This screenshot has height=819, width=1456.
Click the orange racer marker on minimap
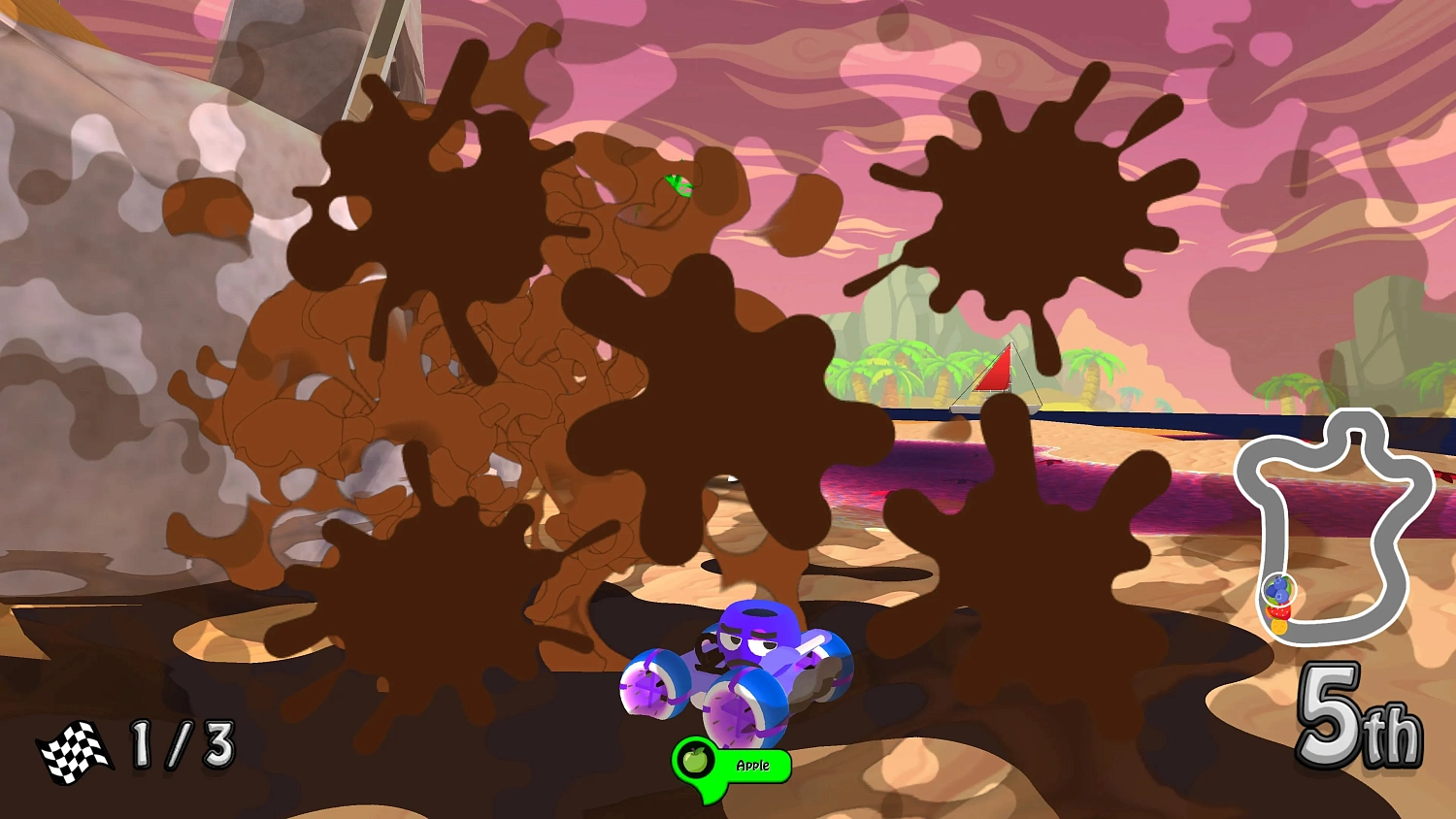[1278, 627]
